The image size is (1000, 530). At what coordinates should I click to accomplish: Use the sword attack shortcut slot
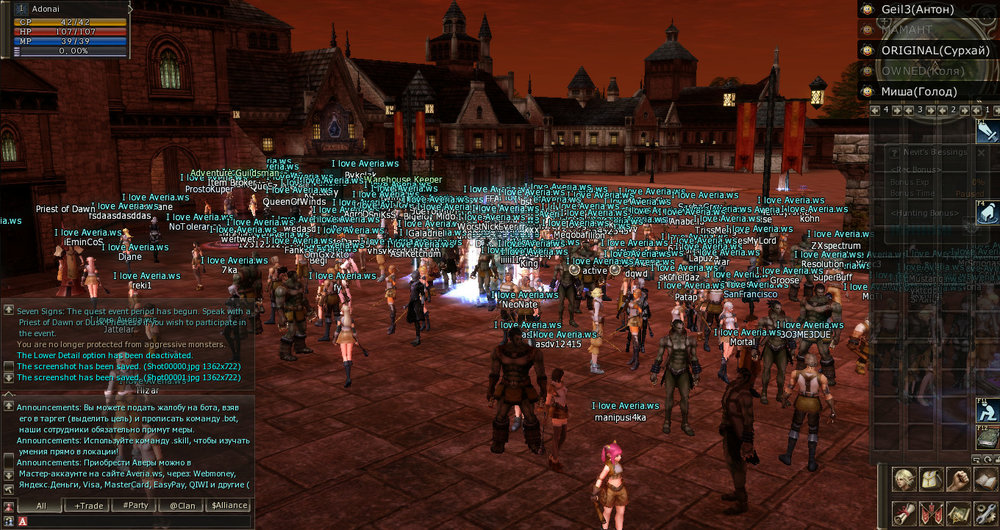(x=988, y=133)
